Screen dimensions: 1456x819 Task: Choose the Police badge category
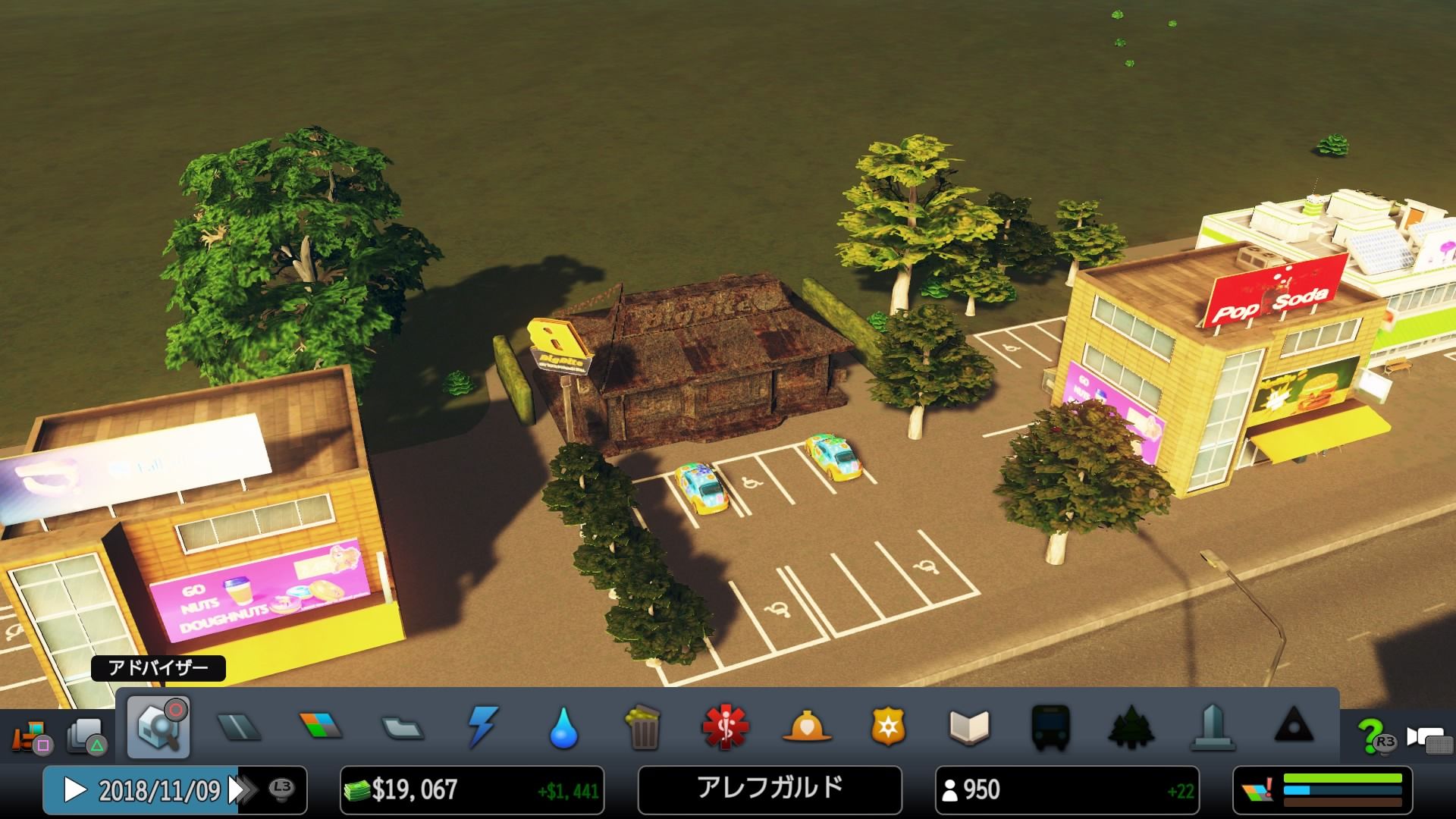(x=888, y=727)
